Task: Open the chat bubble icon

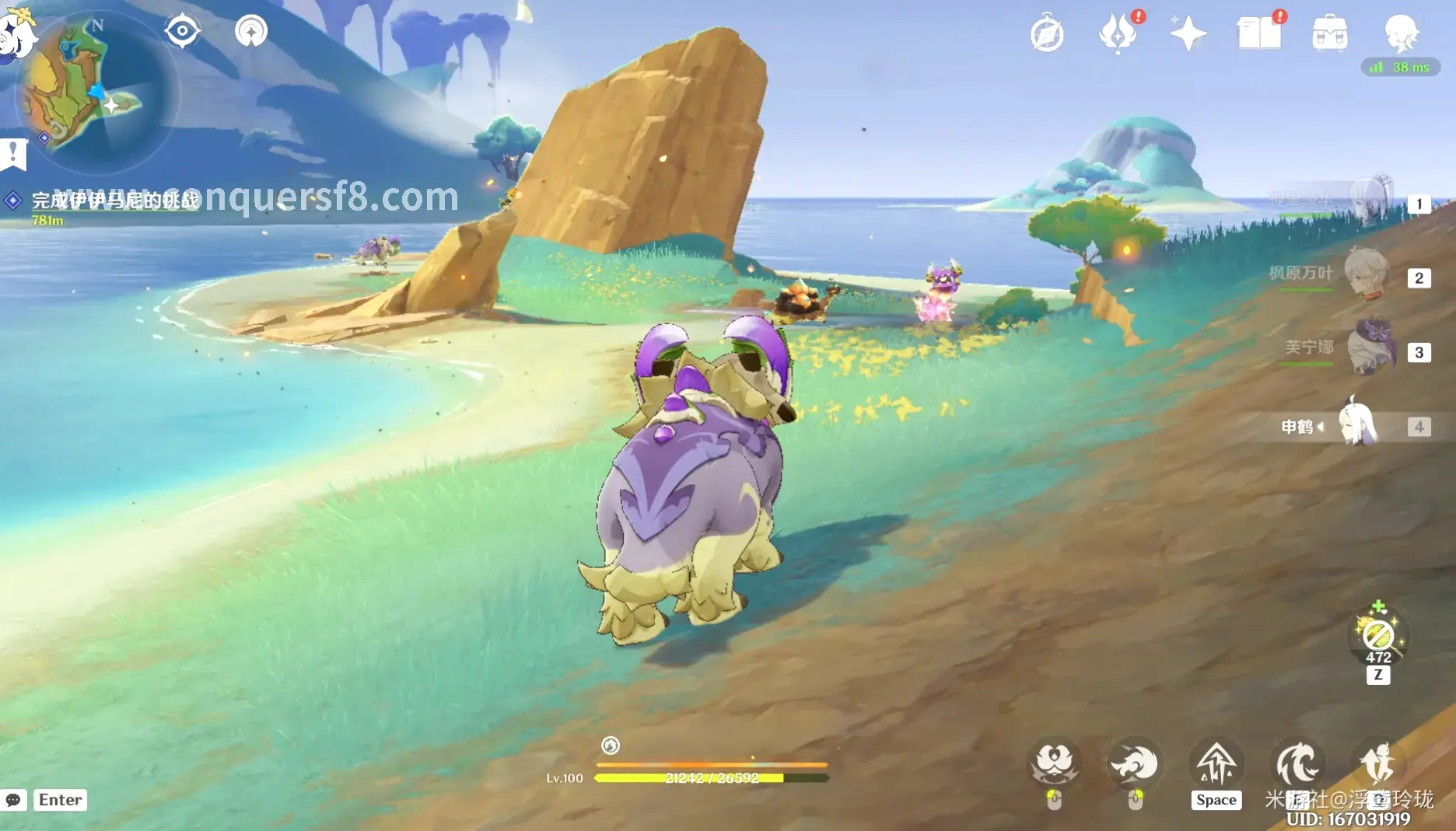Action: coord(14,800)
